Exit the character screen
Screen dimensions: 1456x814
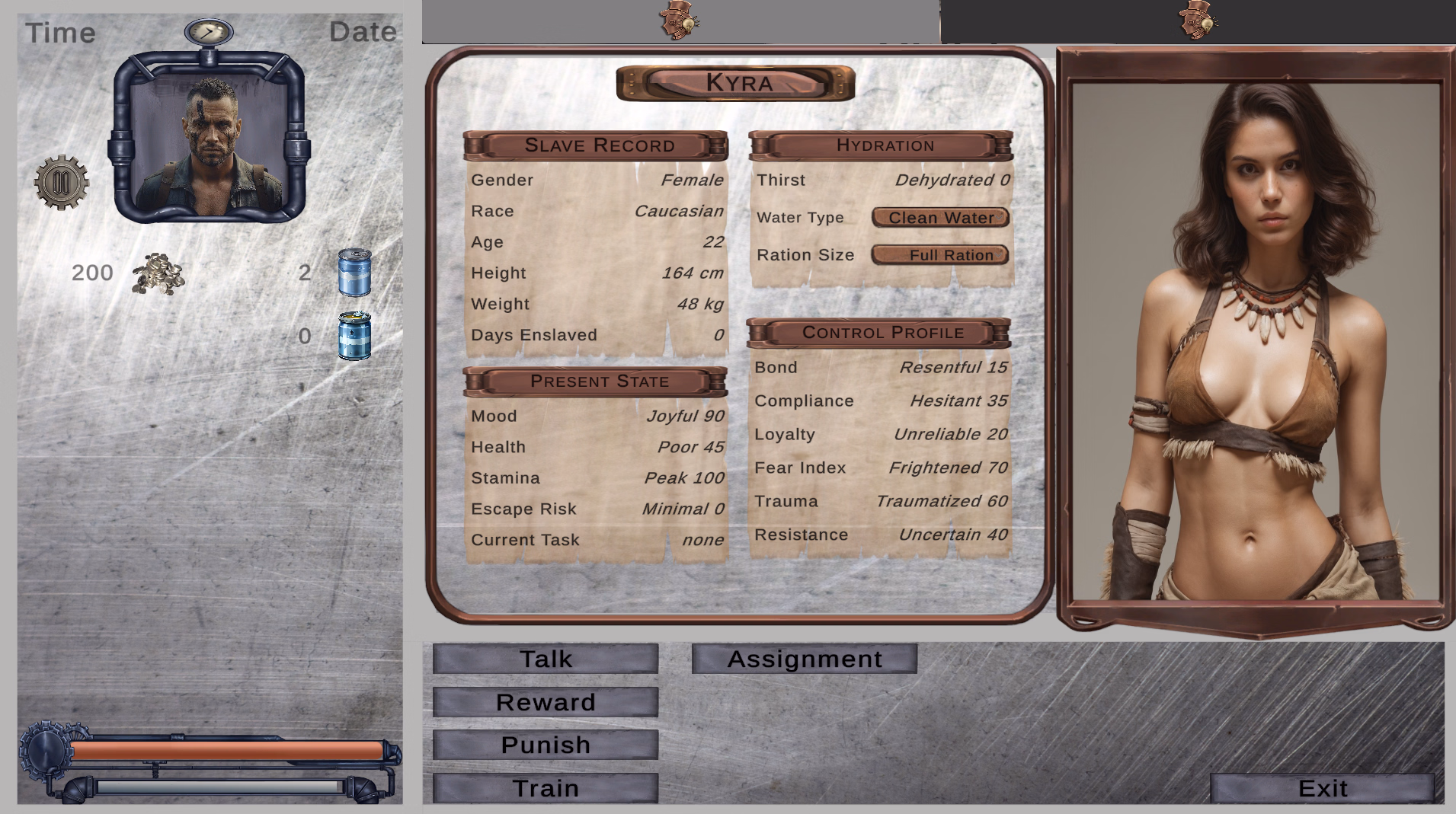coord(1322,788)
